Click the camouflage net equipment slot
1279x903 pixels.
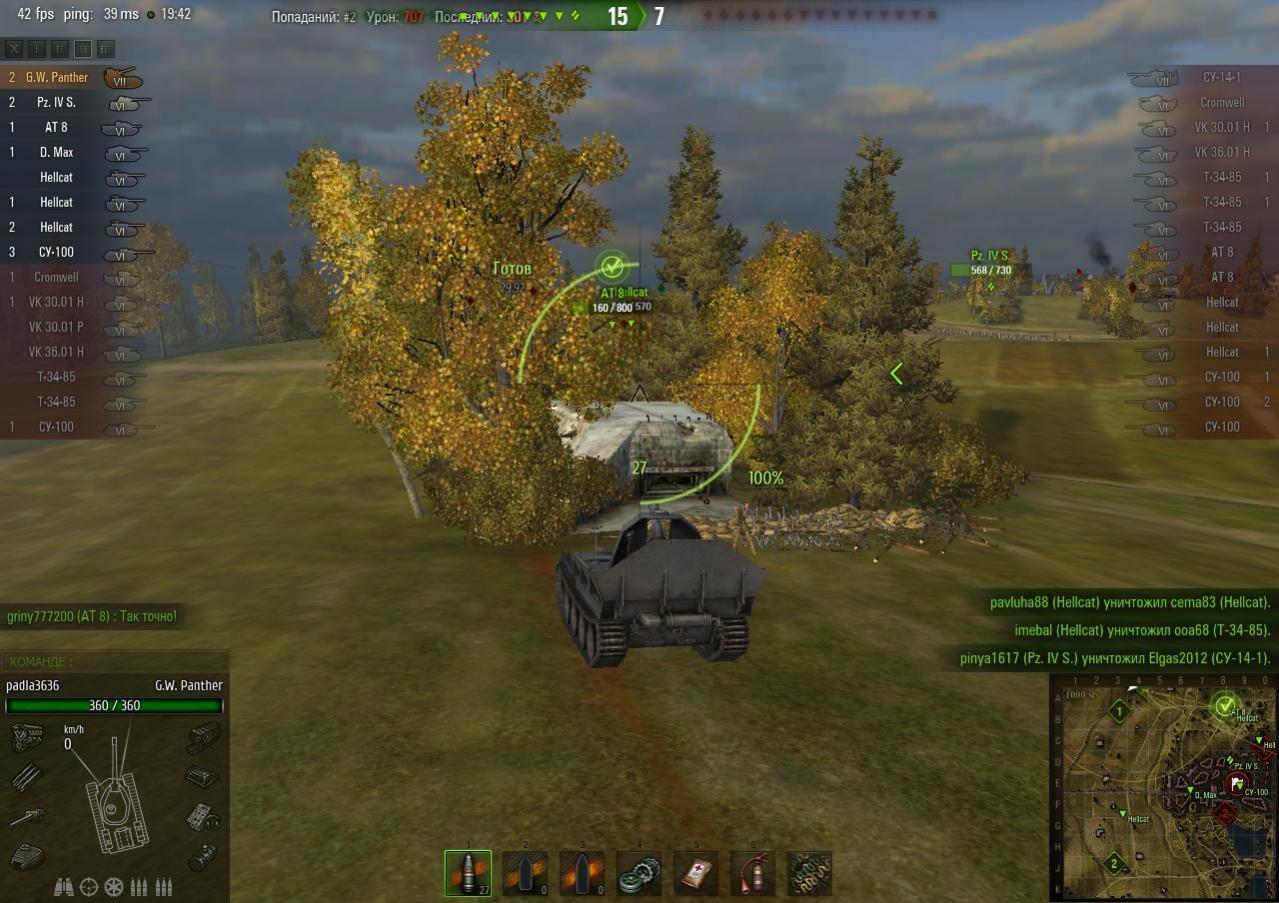(x=809, y=873)
